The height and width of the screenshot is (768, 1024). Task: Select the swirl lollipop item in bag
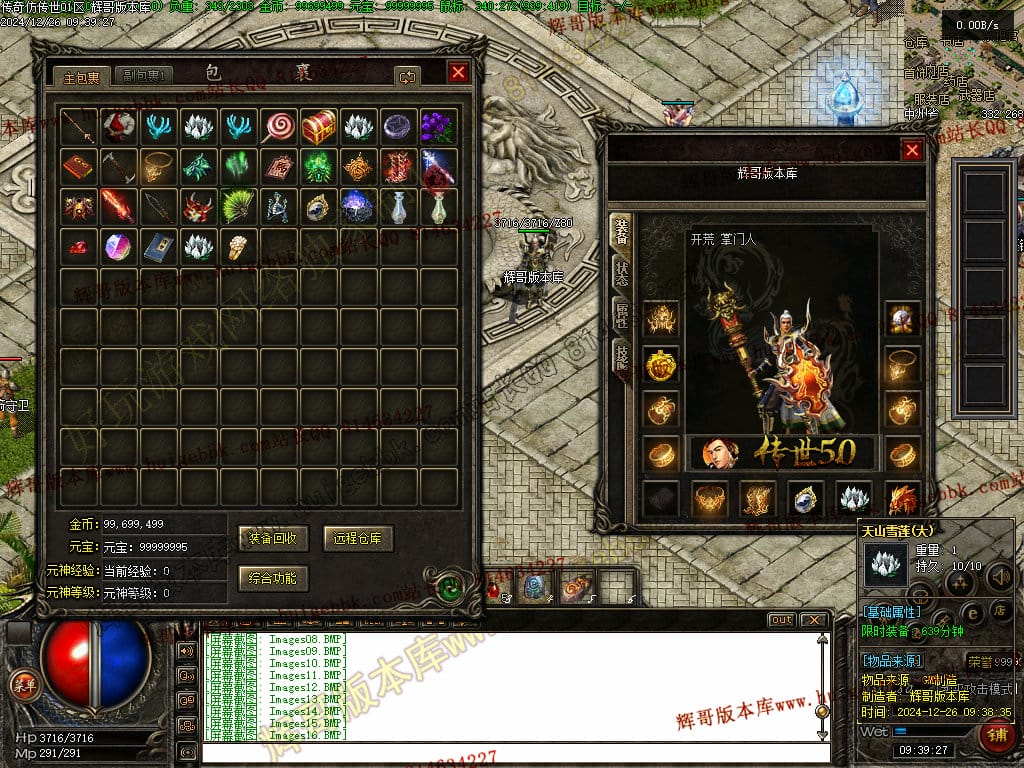pos(278,127)
